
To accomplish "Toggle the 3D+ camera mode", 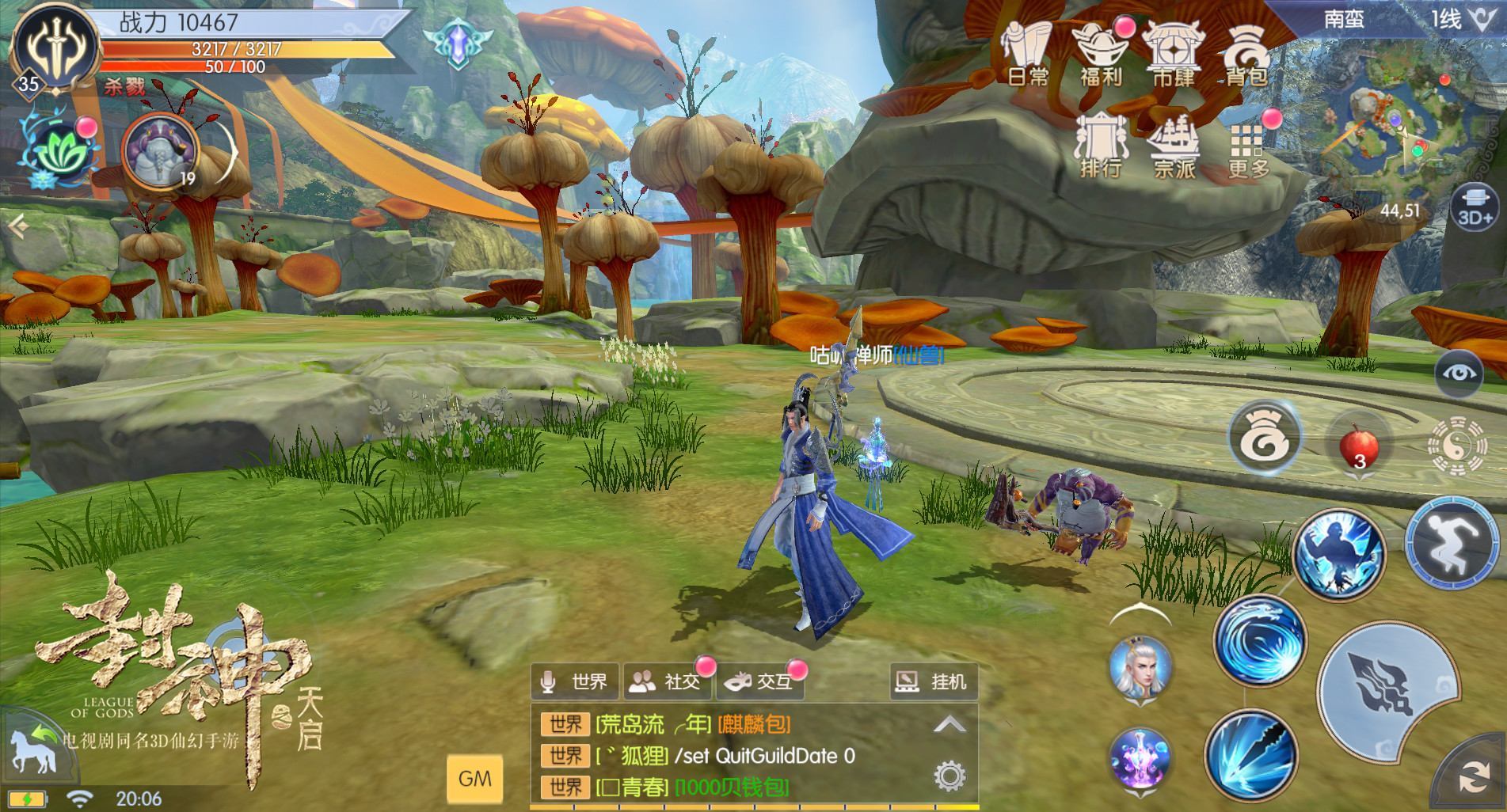I will pyautogui.click(x=1475, y=207).
